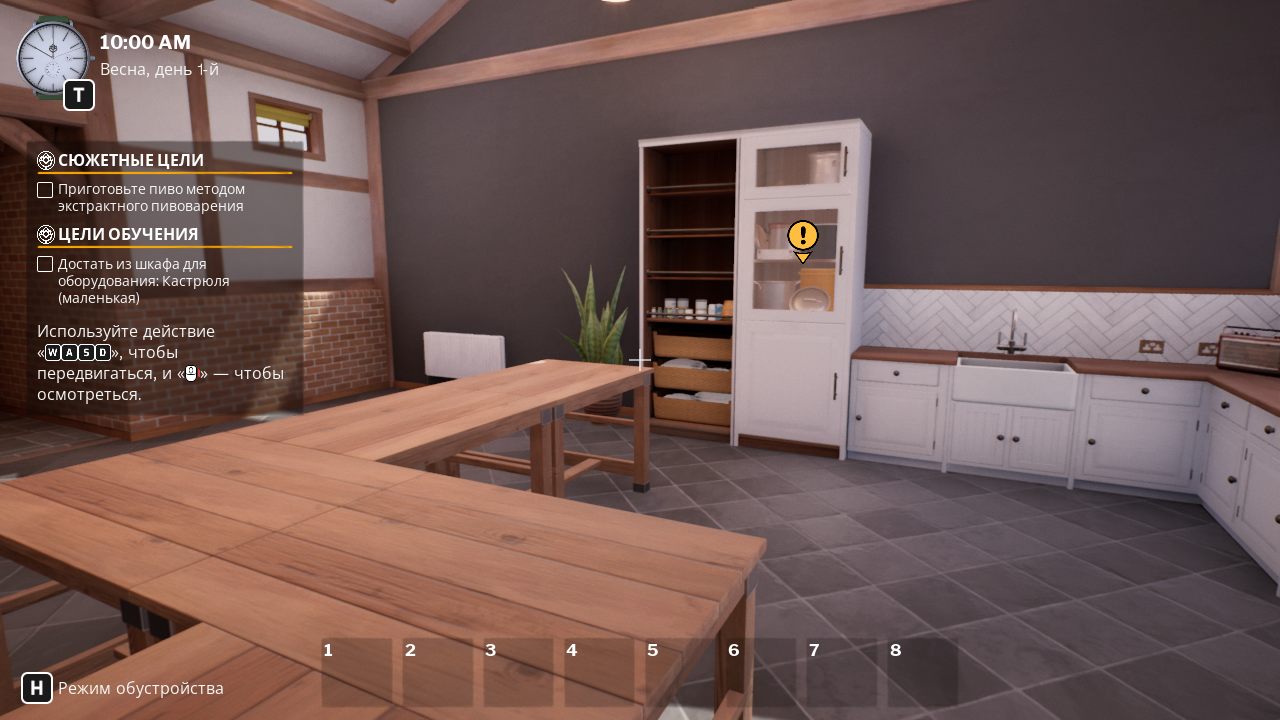Check the "Кастрюля (маленькая)" tutorial goal checkbox
This screenshot has height=720, width=1280.
45,263
